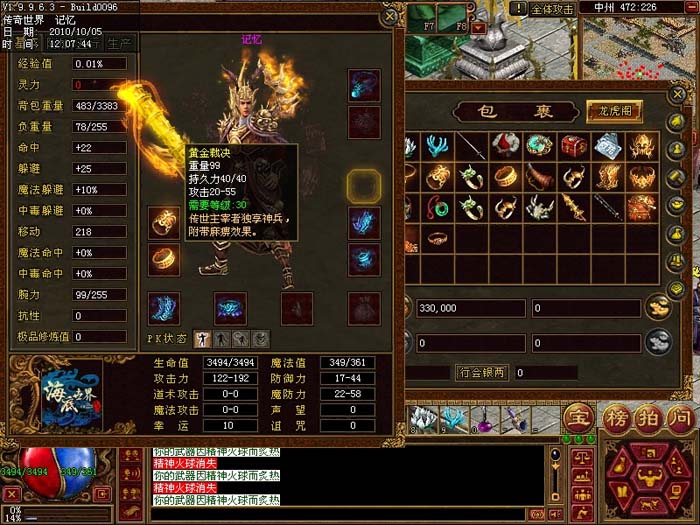The height and width of the screenshot is (525, 700).
Task: Select the cyan coral item in the bag
Action: point(437,146)
